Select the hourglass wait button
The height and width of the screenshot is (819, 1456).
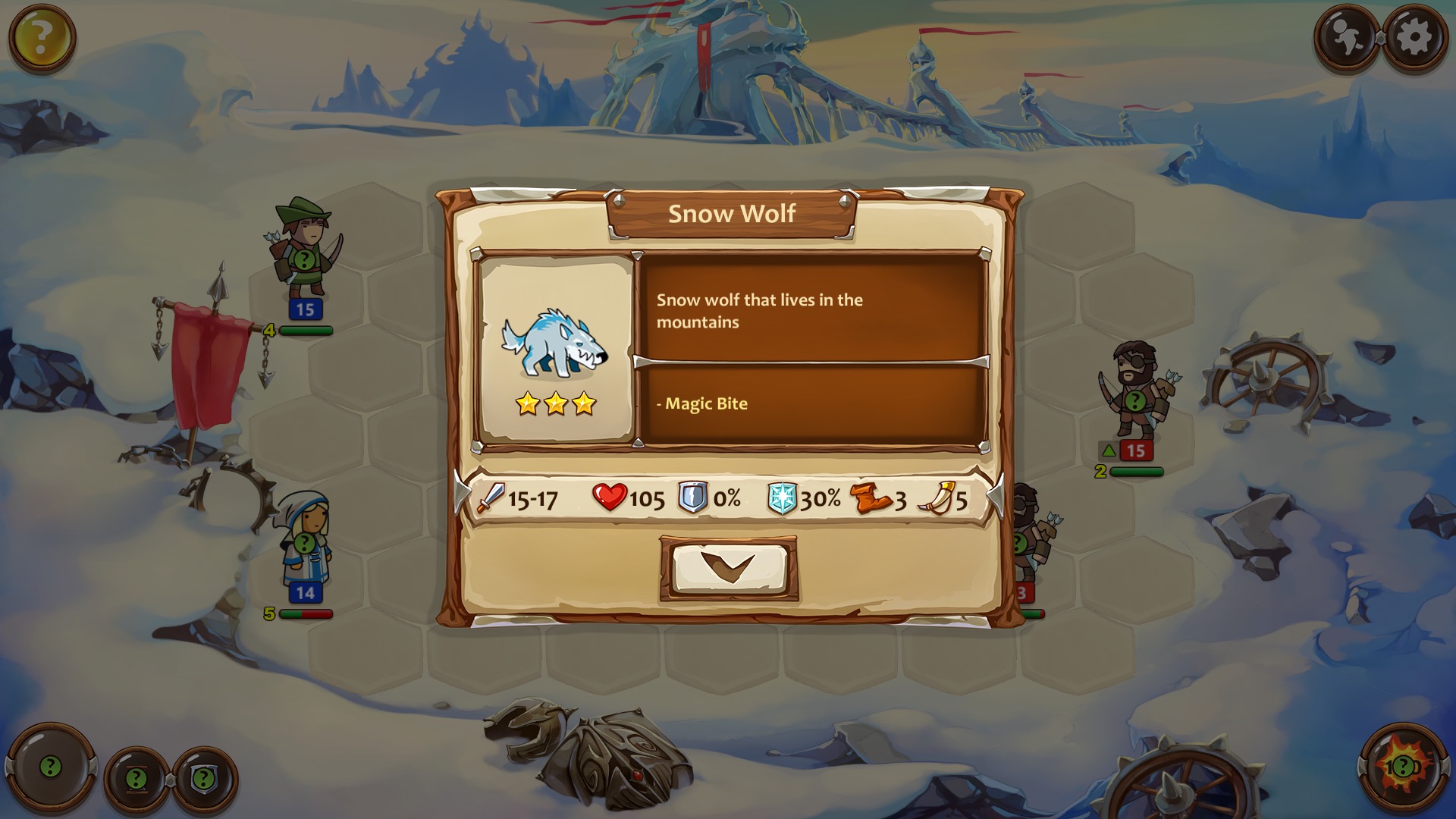pyautogui.click(x=136, y=778)
